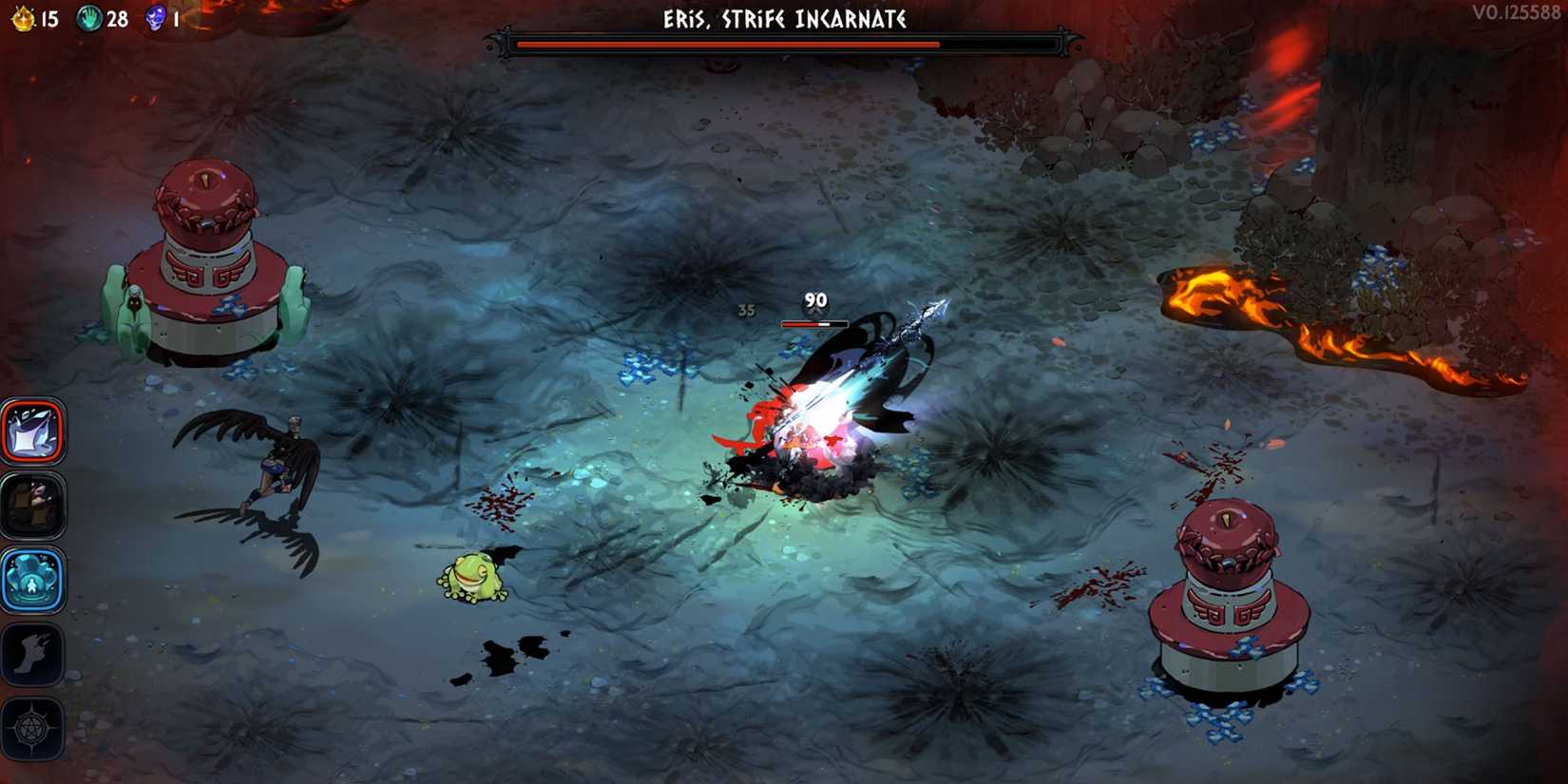Image resolution: width=1568 pixels, height=784 pixels.
Task: Click the small enemy health bar under 90
Action: tap(813, 322)
